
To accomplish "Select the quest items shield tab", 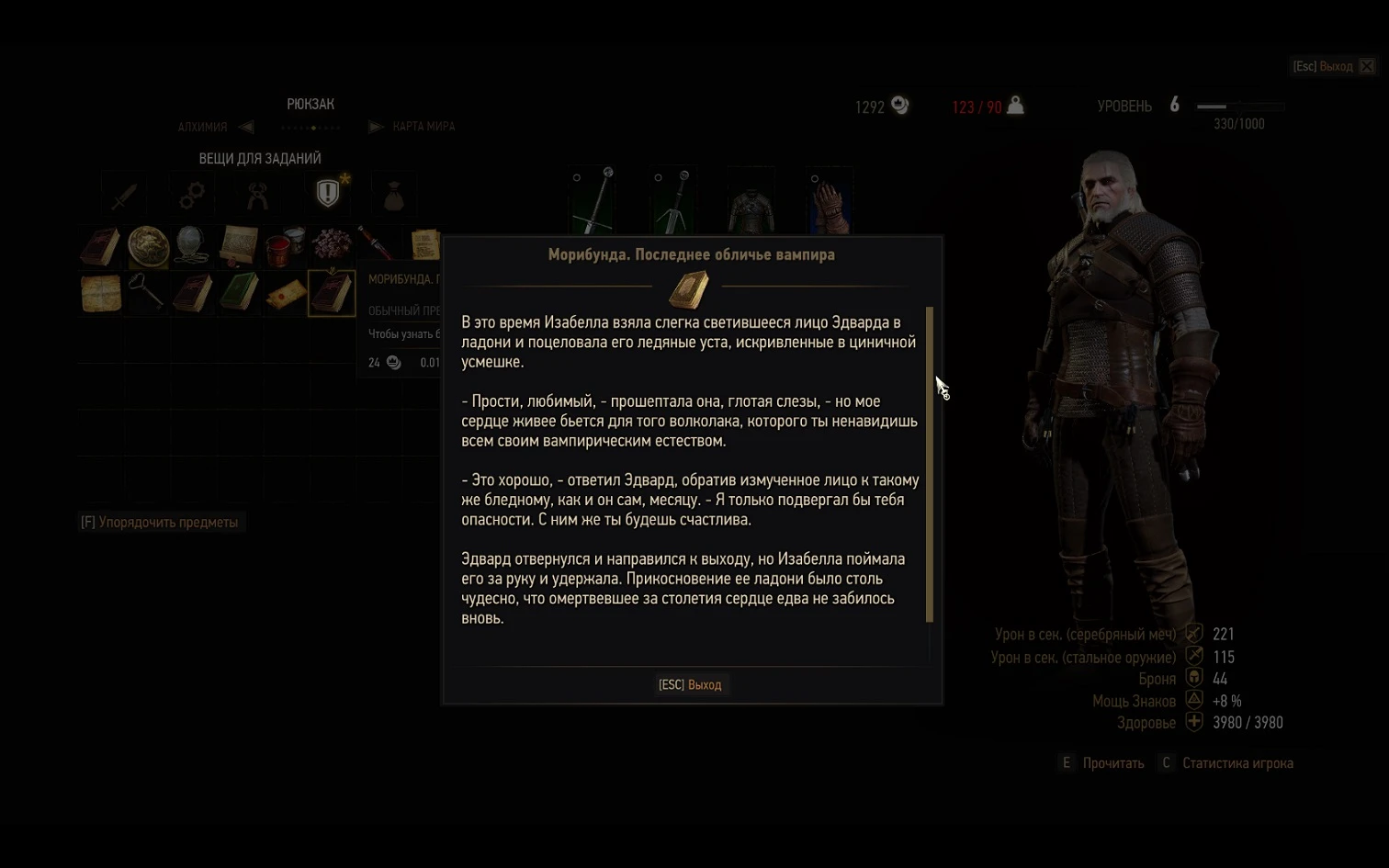I will point(327,193).
